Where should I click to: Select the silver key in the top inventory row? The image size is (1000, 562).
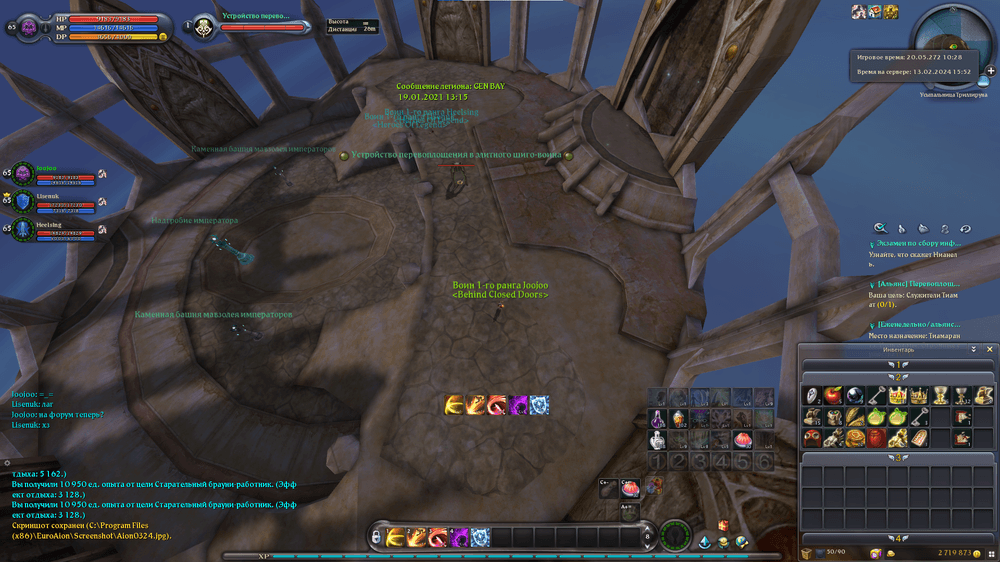[x=875, y=396]
